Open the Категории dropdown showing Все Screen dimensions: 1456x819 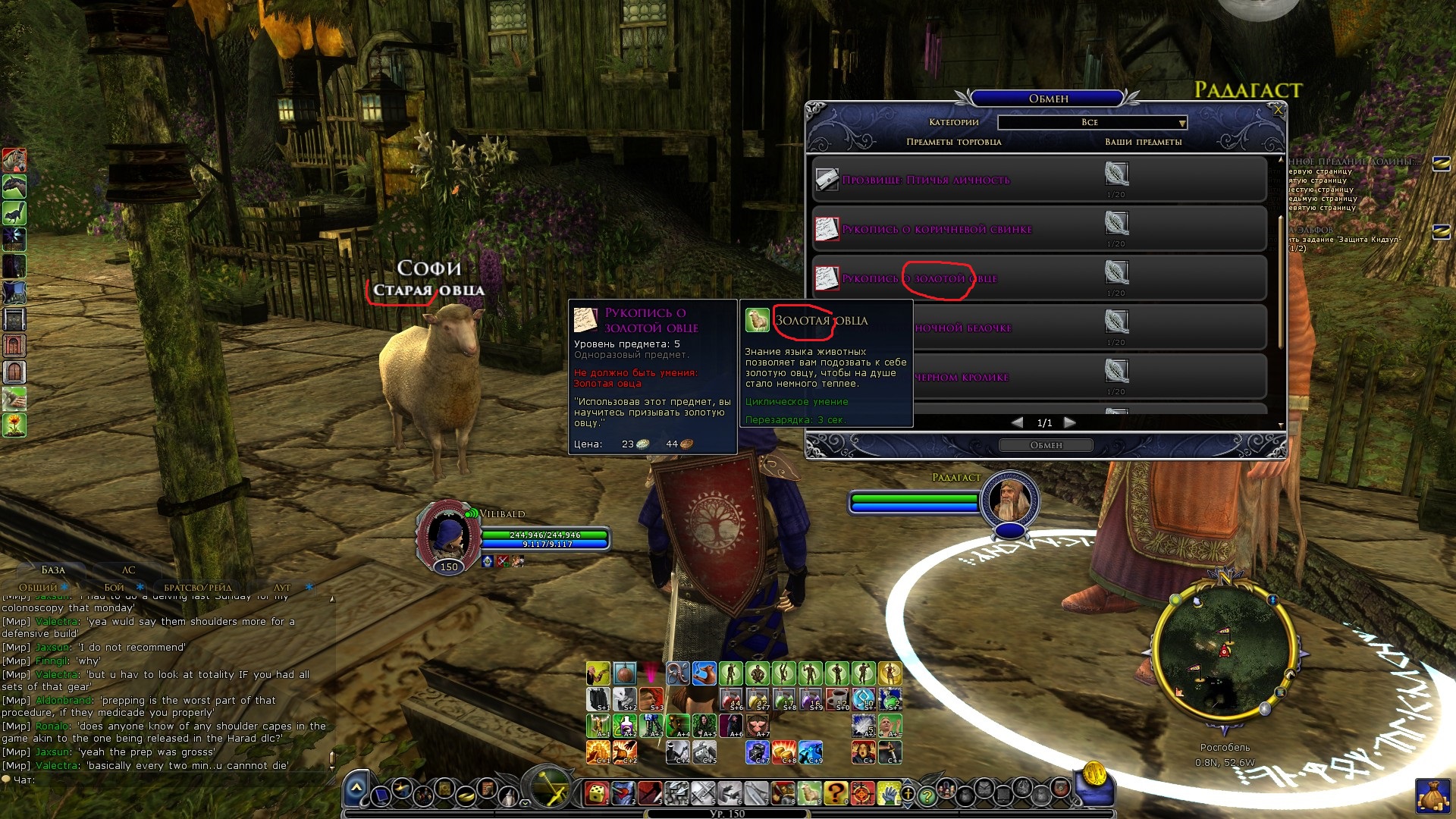click(x=1092, y=122)
